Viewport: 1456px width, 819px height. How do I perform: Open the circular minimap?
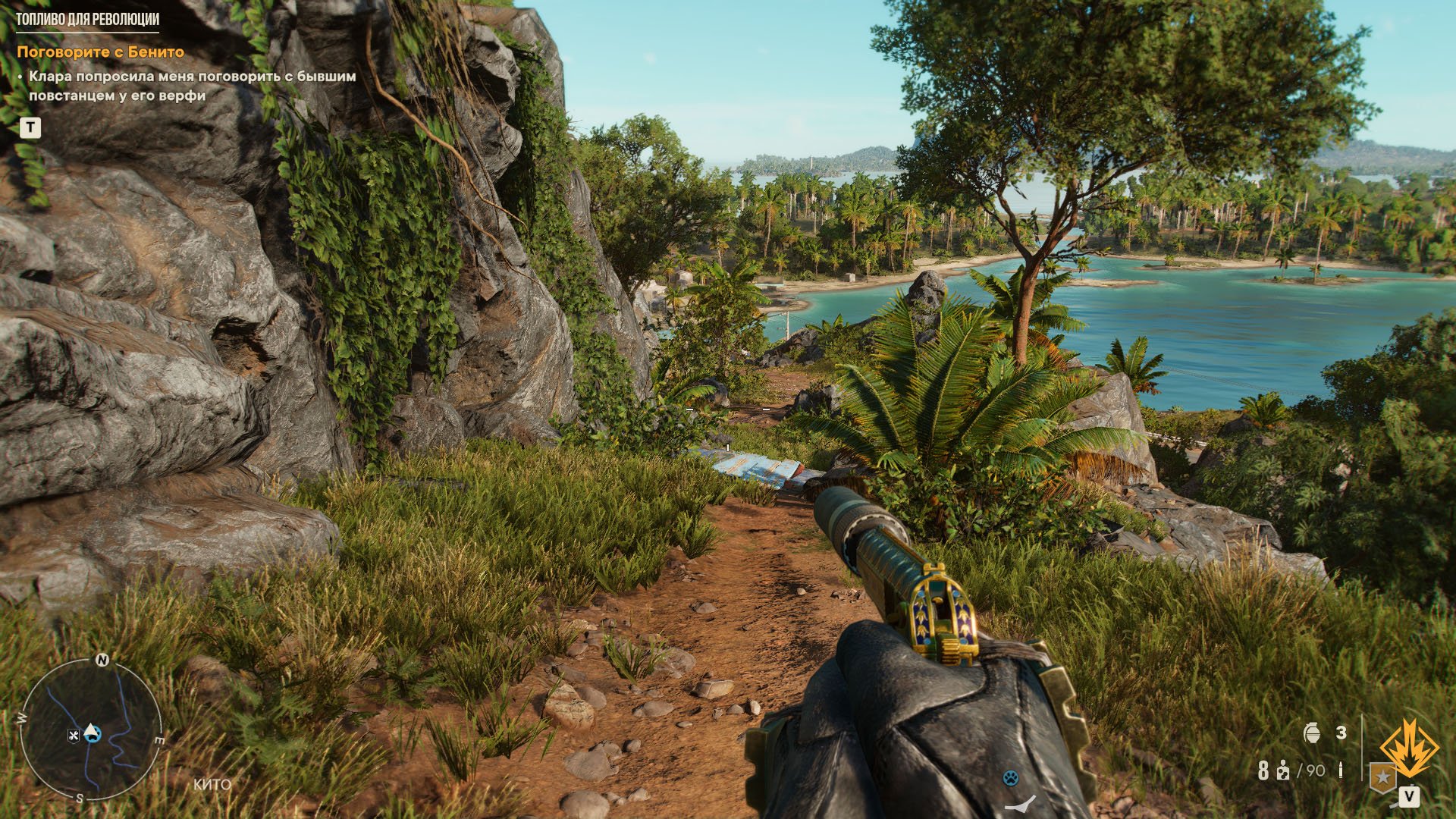(91, 730)
